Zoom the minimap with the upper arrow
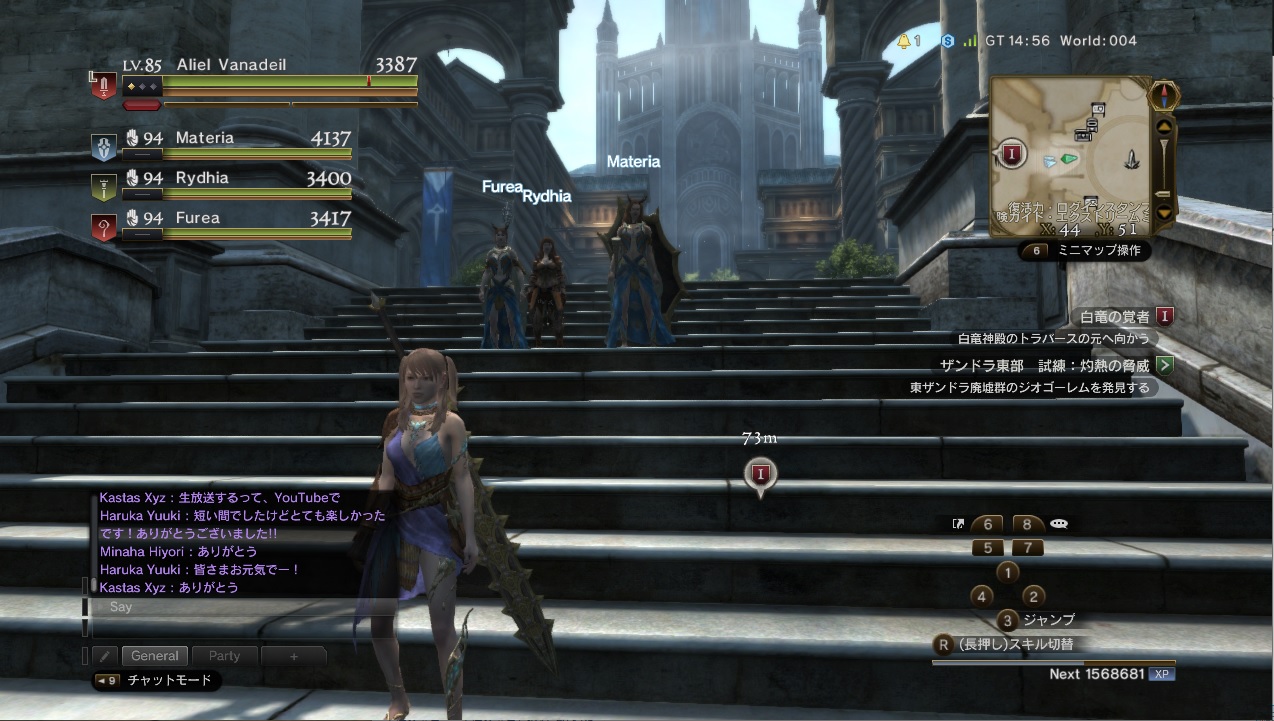 [x=1163, y=127]
